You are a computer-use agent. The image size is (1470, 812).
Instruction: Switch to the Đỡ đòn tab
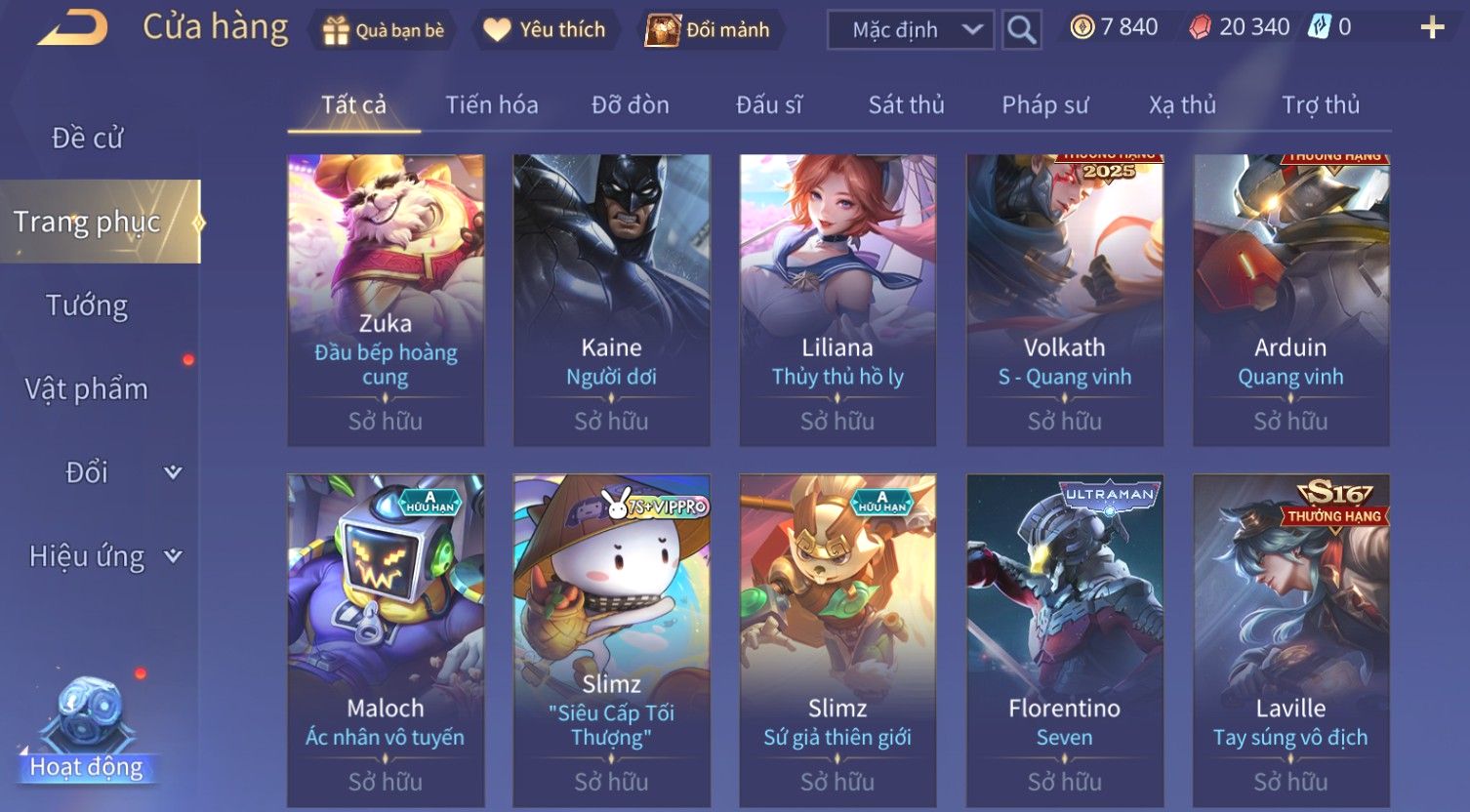(630, 105)
